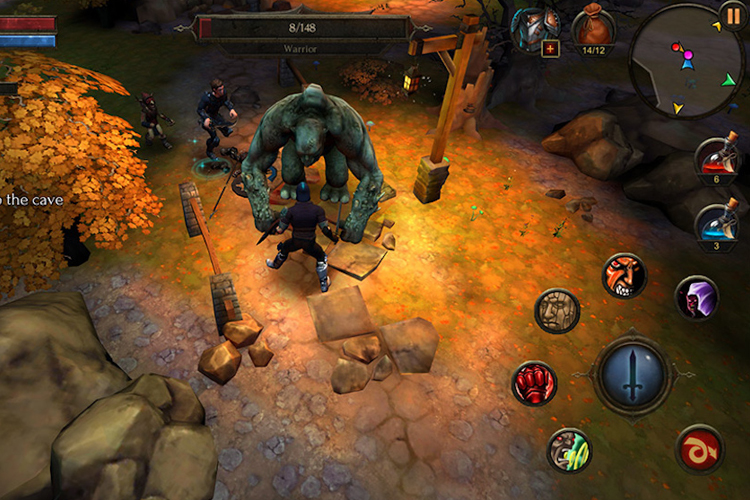Use the blue mana potion
Viewport: 750px width, 500px height.
(717, 224)
